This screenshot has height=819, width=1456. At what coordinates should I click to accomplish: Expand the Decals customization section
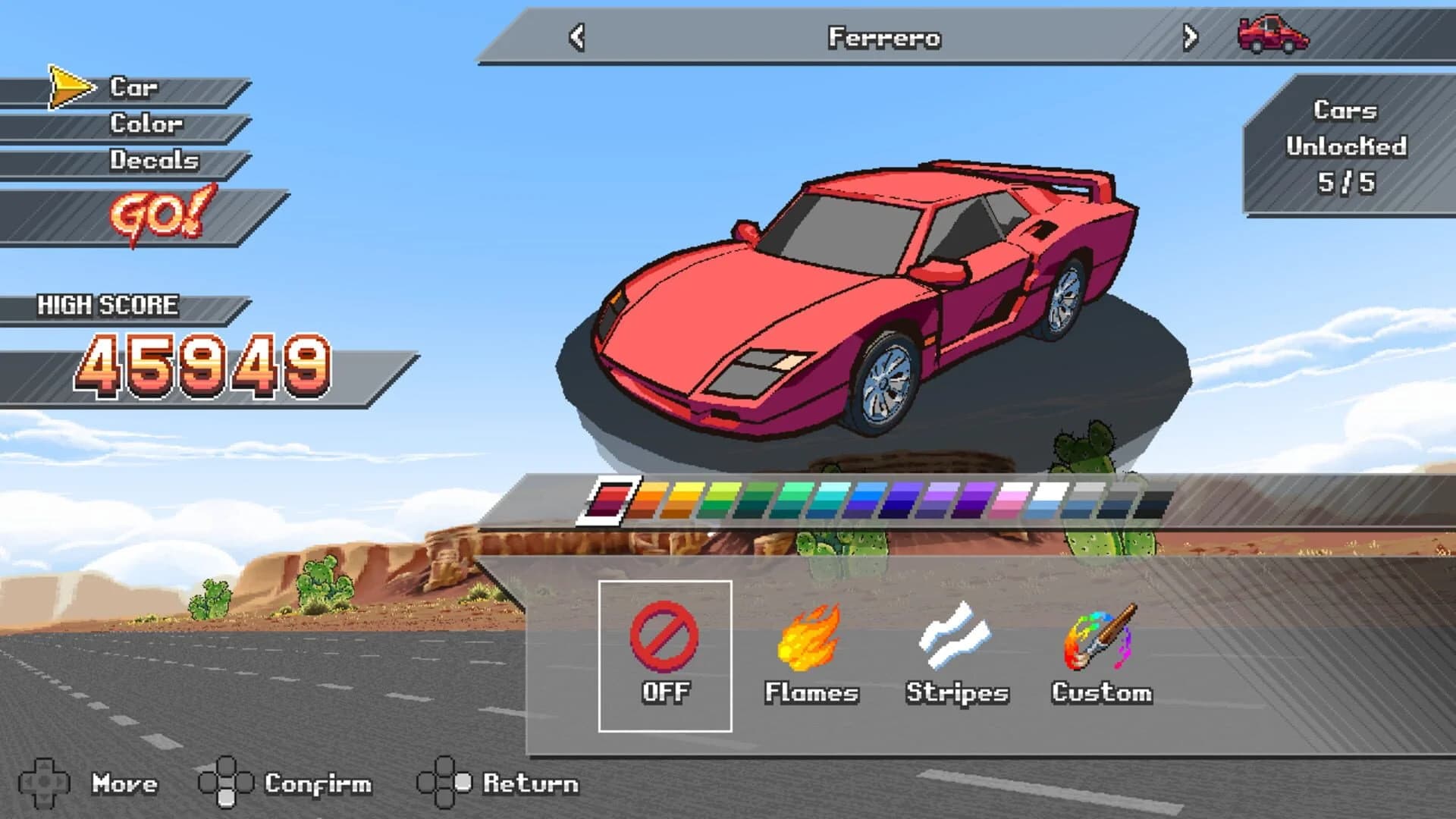tap(155, 161)
